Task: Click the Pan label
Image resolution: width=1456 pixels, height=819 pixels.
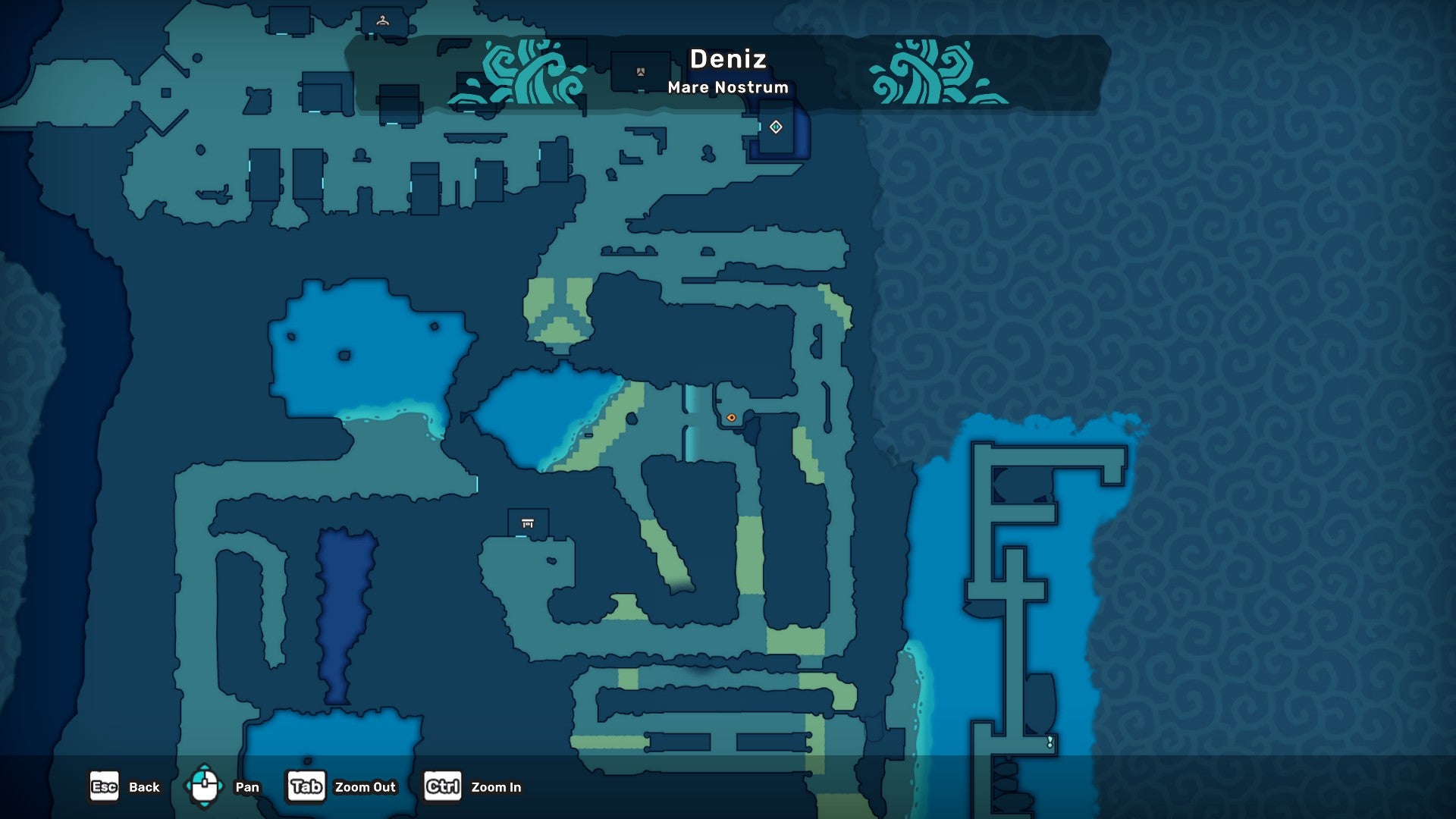Action: (x=247, y=787)
